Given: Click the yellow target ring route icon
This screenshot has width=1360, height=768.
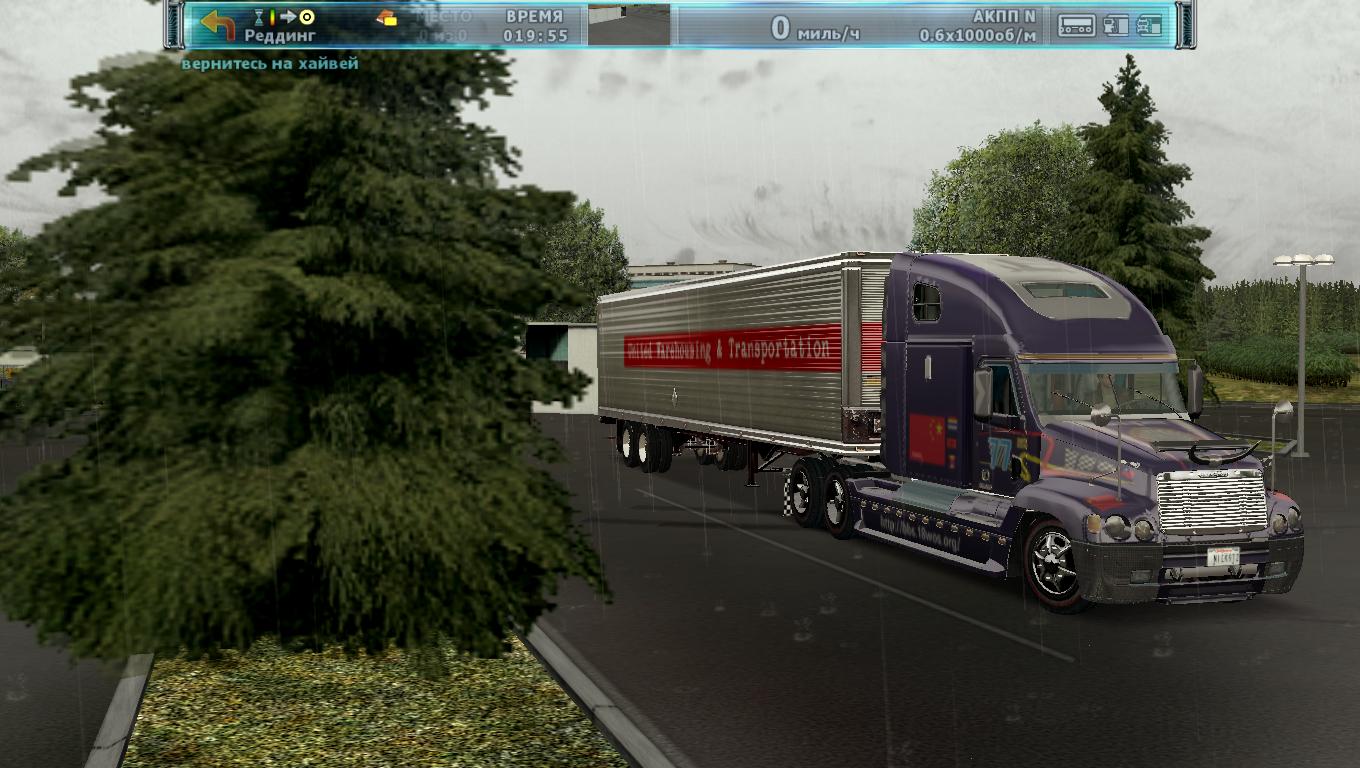Looking at the screenshot, I should [307, 17].
